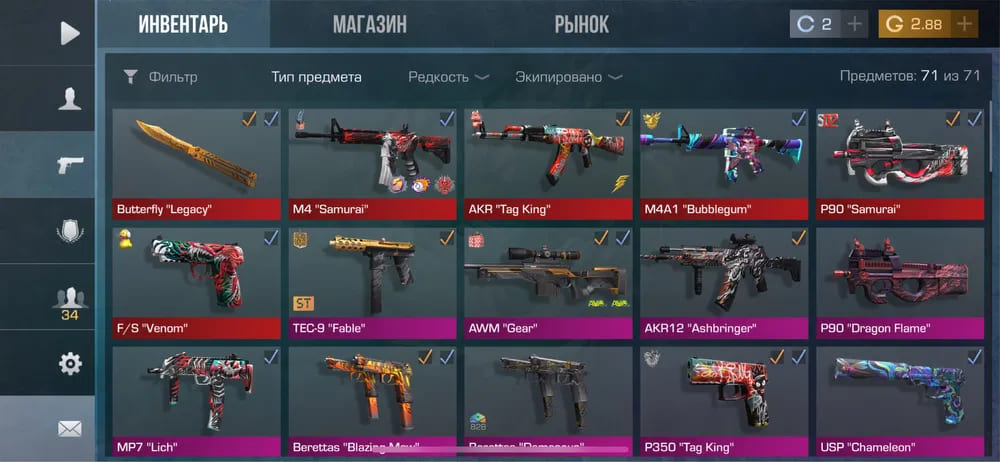The height and width of the screenshot is (462, 1000).
Task: Select the AKR "Tag King" item
Action: click(548, 164)
